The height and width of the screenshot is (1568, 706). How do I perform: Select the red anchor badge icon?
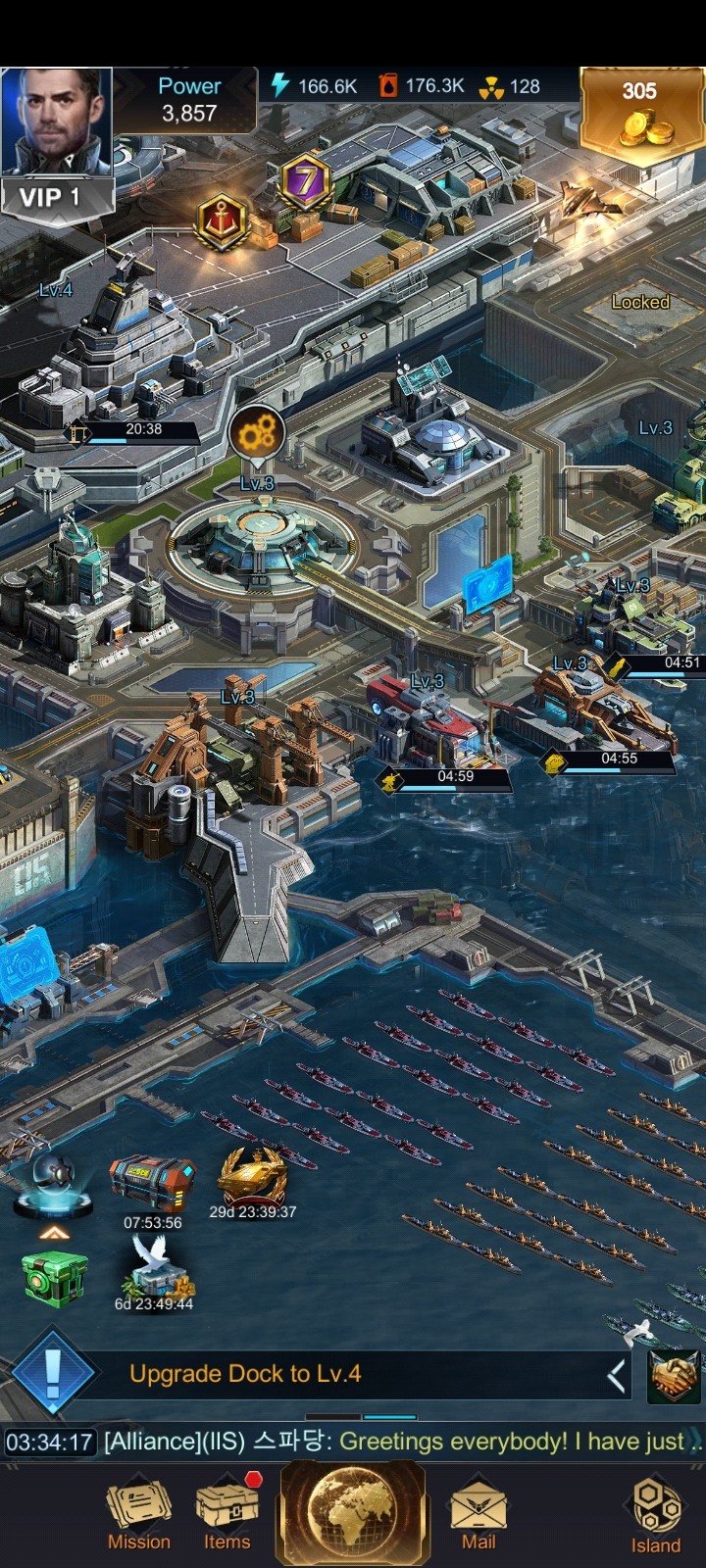point(224,220)
